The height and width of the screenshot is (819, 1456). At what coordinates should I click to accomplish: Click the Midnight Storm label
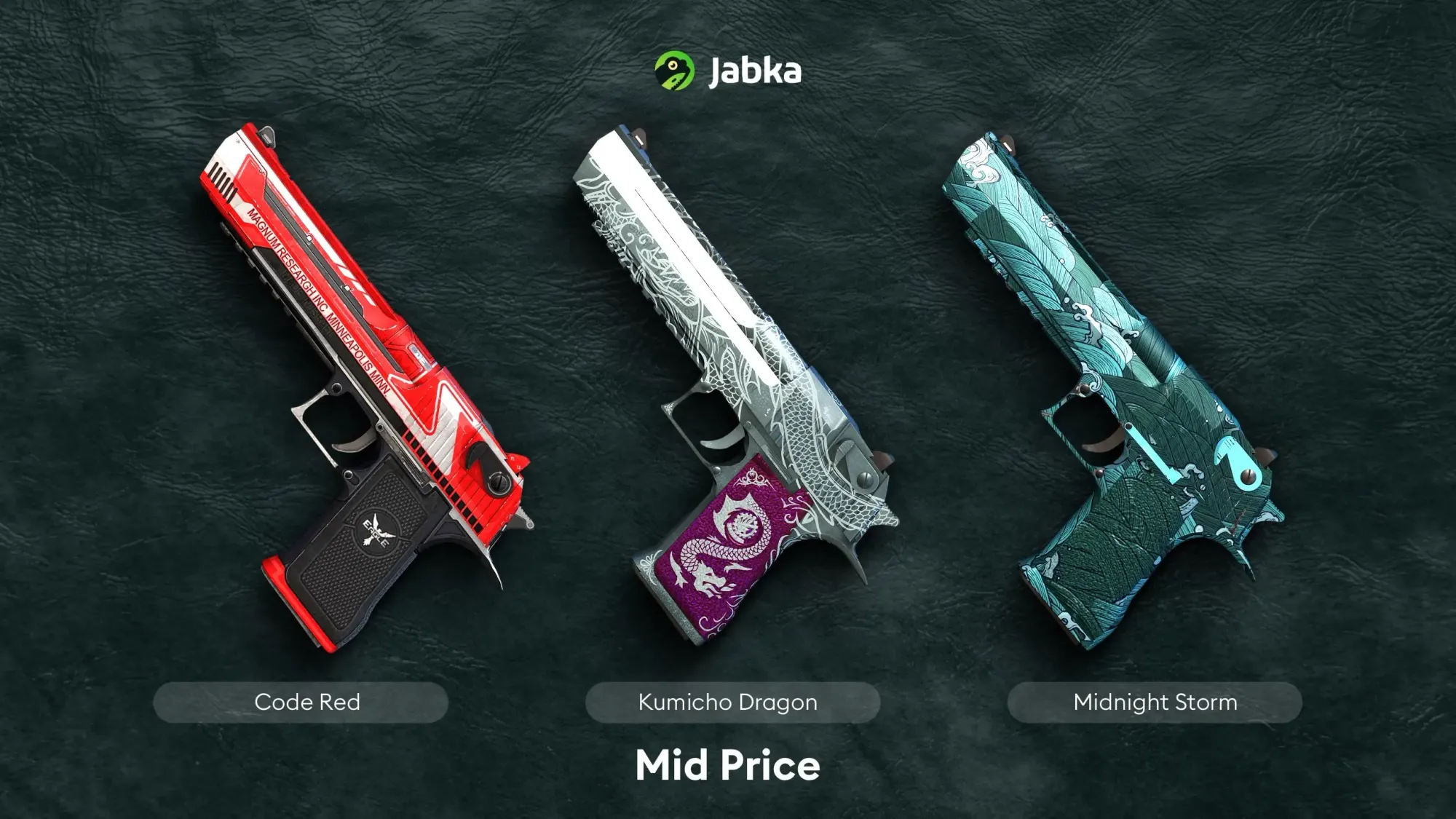1155,702
